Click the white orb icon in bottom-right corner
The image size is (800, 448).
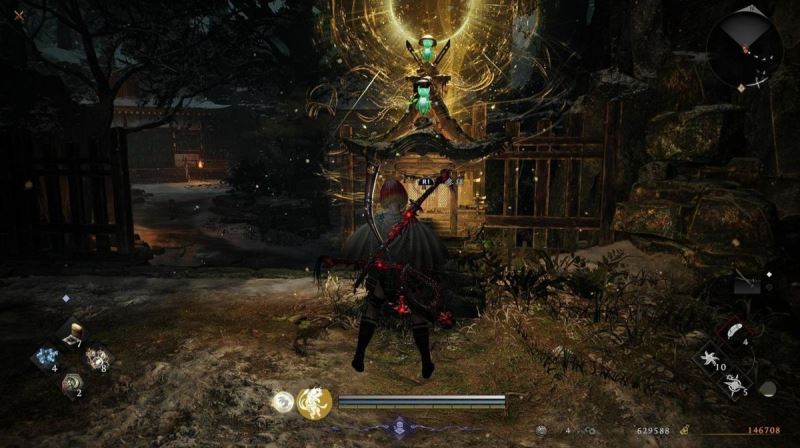pyautogui.click(x=767, y=388)
